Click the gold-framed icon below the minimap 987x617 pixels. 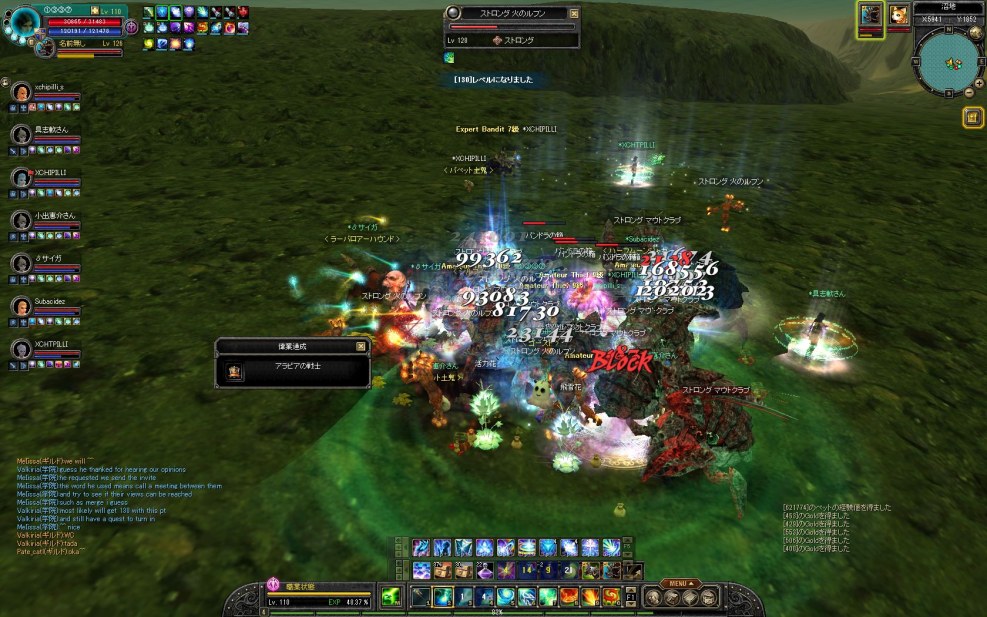pos(972,118)
